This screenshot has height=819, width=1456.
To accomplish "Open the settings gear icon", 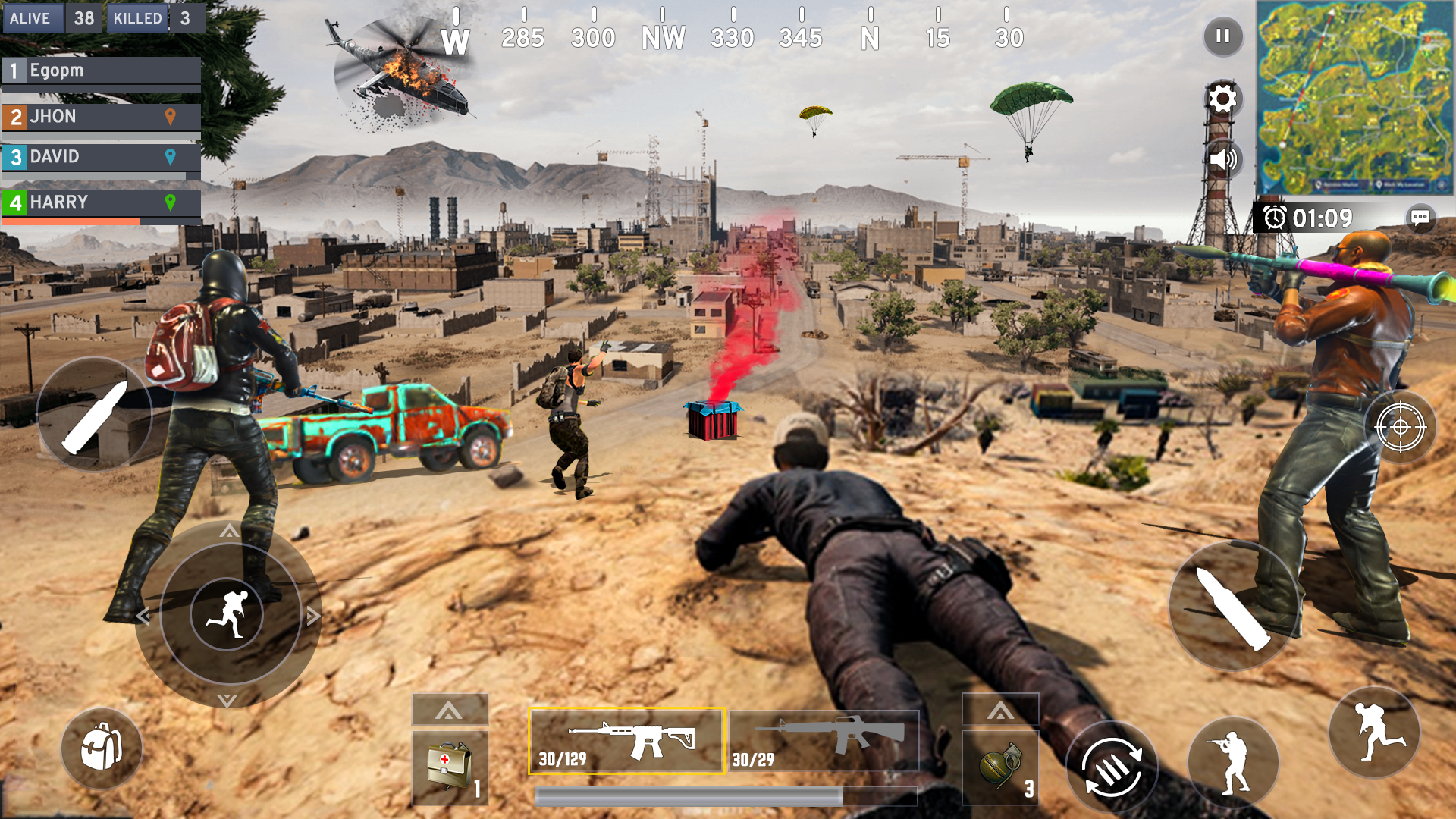I will 1222,99.
